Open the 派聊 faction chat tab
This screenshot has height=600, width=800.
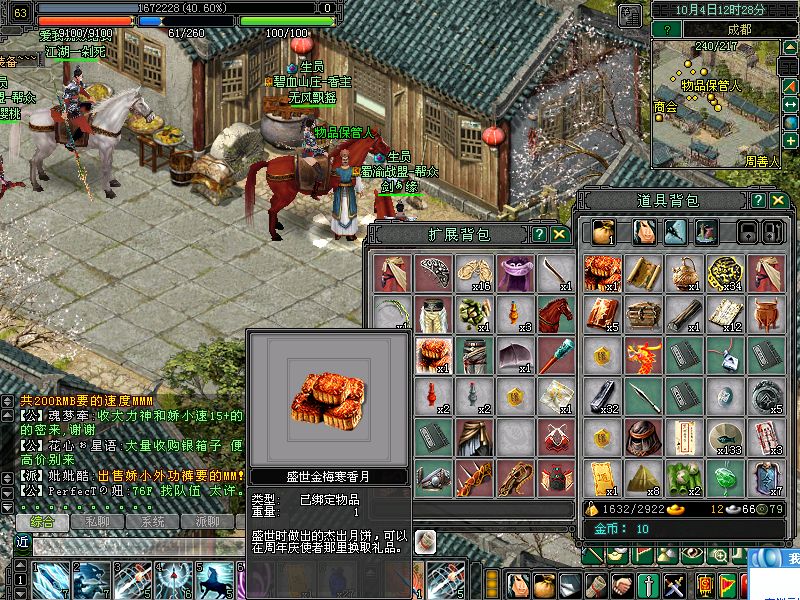(x=207, y=522)
